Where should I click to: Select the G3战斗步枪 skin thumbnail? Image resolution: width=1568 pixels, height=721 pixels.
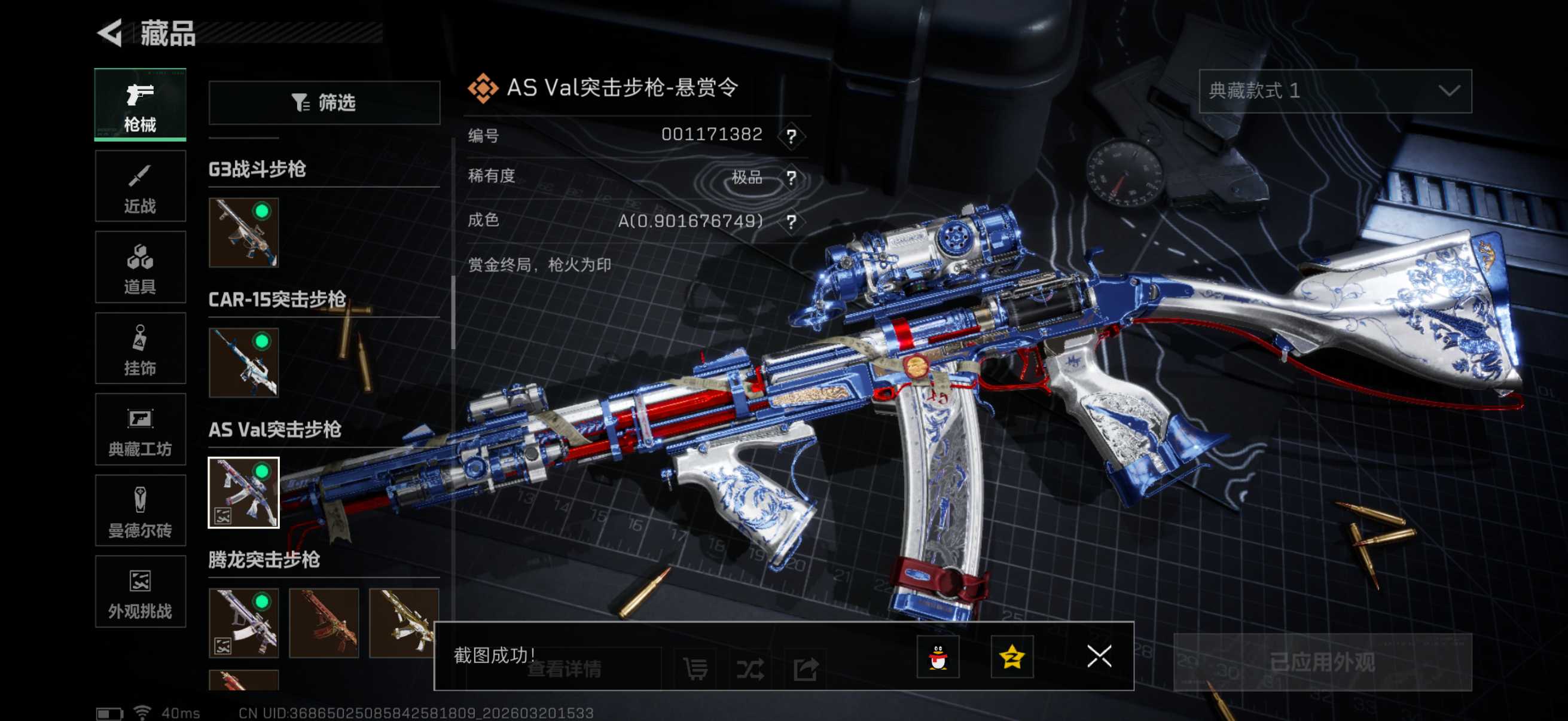(x=243, y=233)
